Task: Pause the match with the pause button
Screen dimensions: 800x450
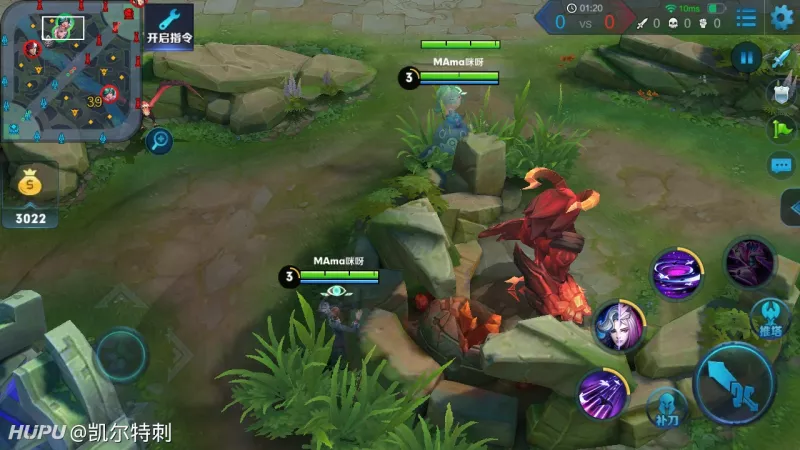Action: click(746, 56)
